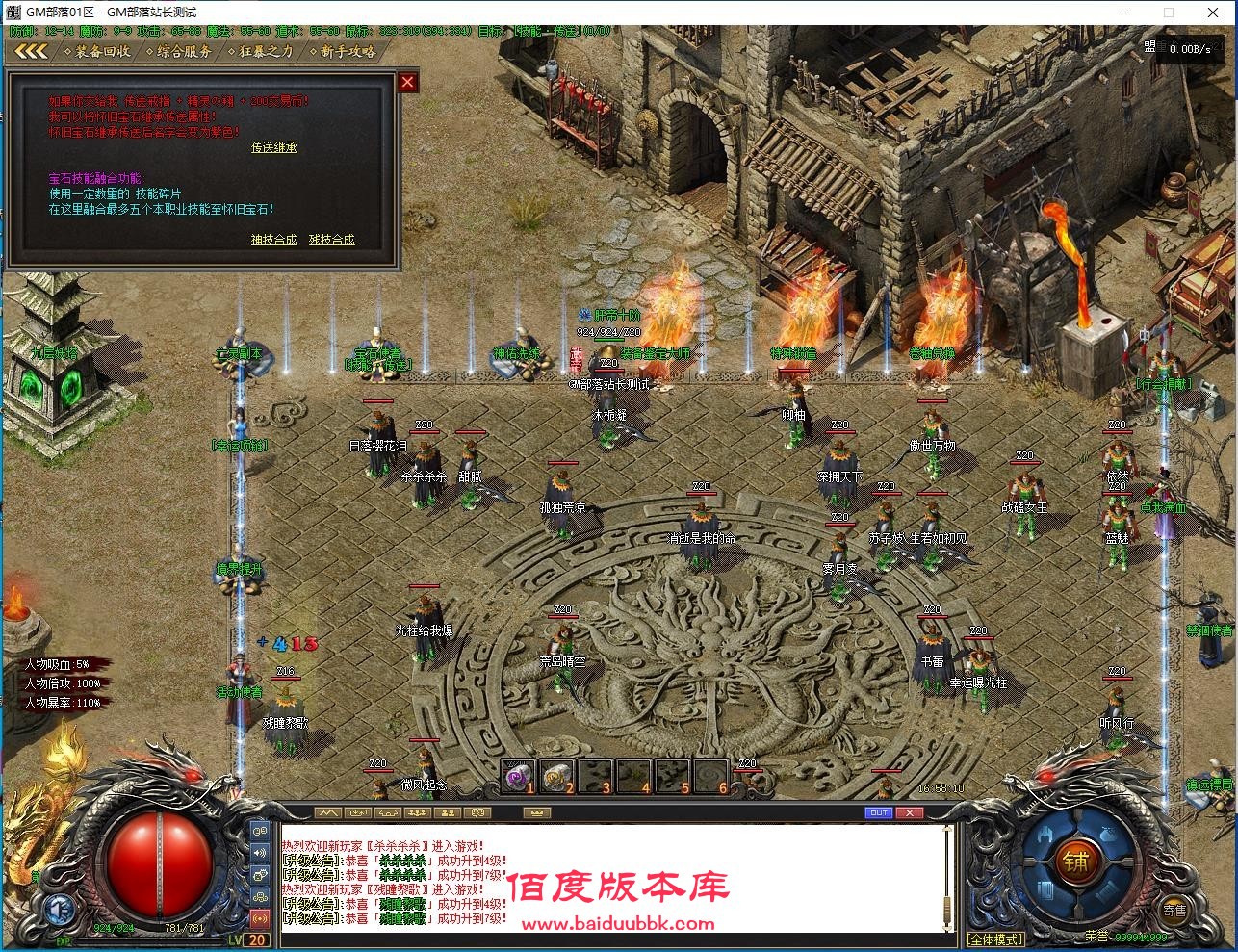Click the vertical slider handle beside the shop wheel

947,909
